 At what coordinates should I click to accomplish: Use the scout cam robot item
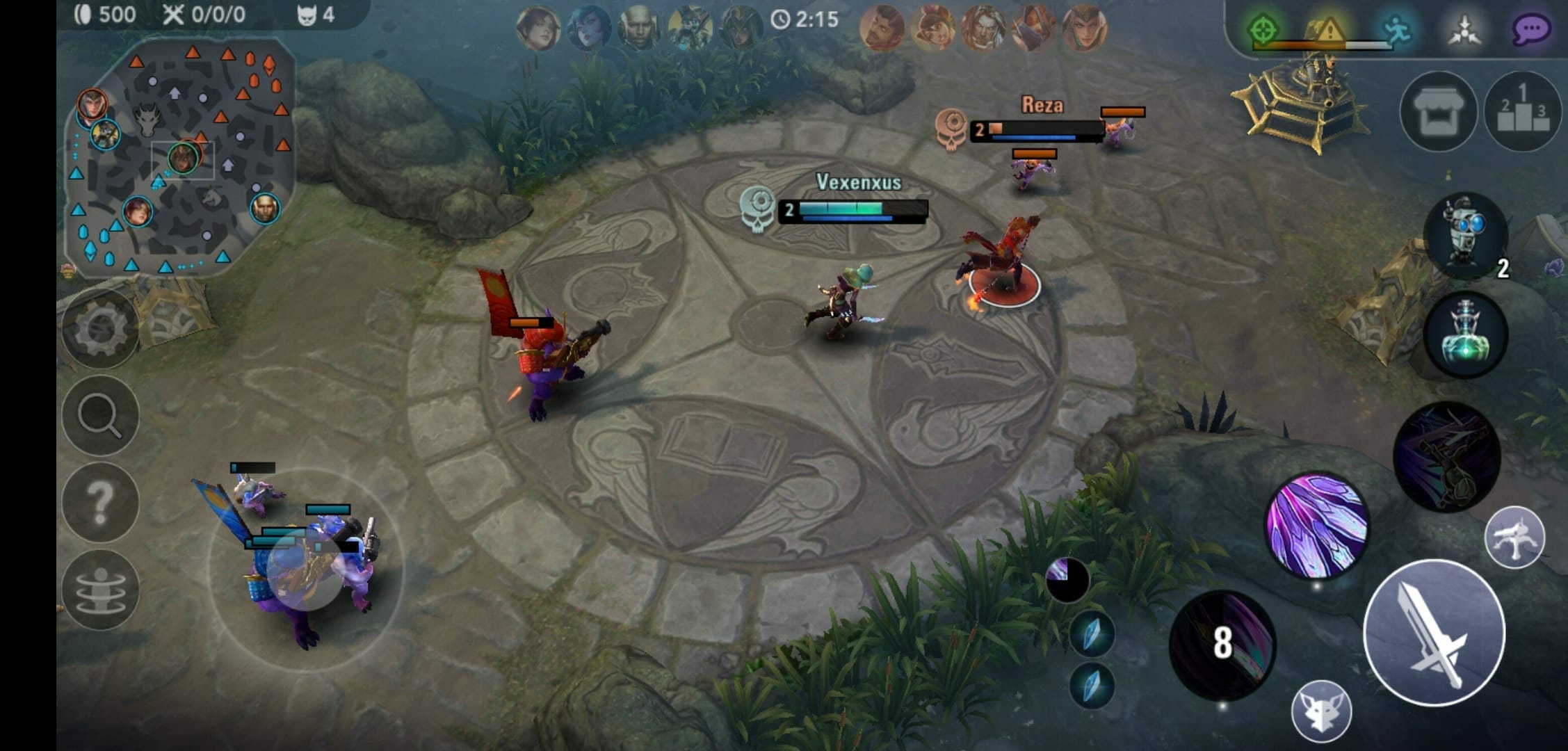pos(1465,235)
